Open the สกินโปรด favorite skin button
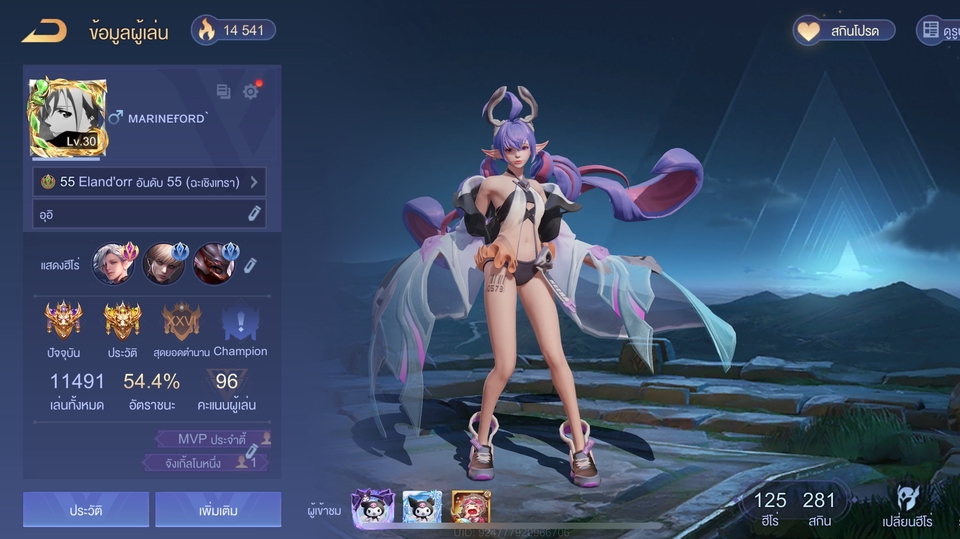The height and width of the screenshot is (539, 960). (x=845, y=30)
